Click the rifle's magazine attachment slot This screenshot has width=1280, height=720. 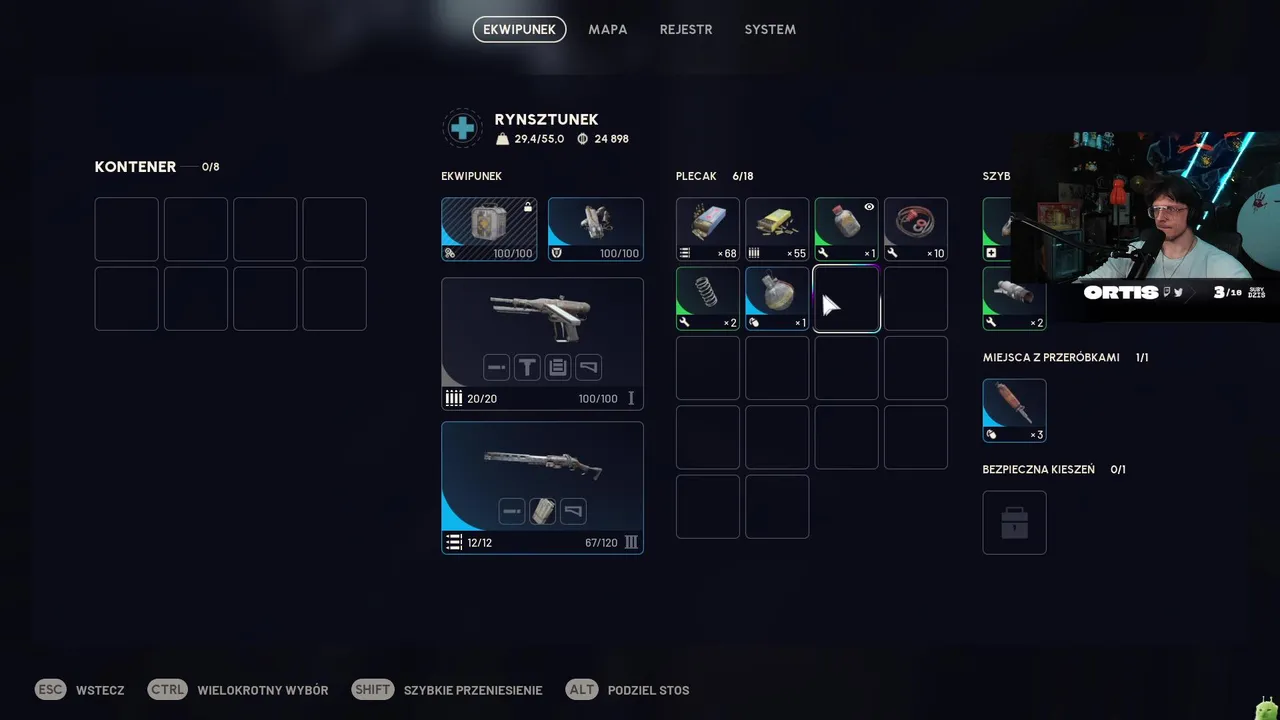pyautogui.click(x=542, y=512)
